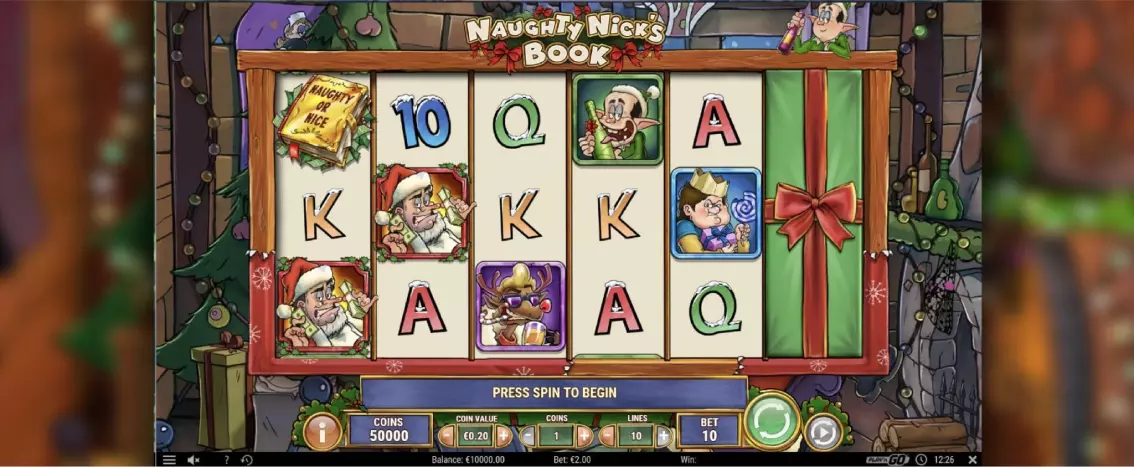Screen dimensions: 1134x467
Task: Open the hamburger menu in bottom bar
Action: [x=169, y=460]
